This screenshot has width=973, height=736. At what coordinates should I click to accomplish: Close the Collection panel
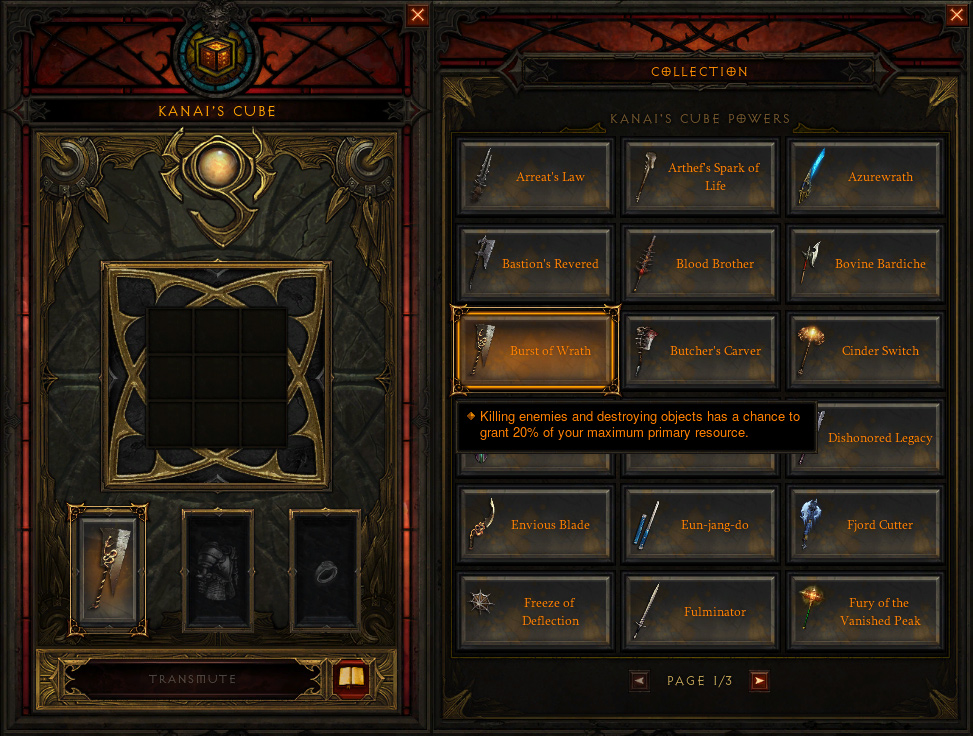956,15
